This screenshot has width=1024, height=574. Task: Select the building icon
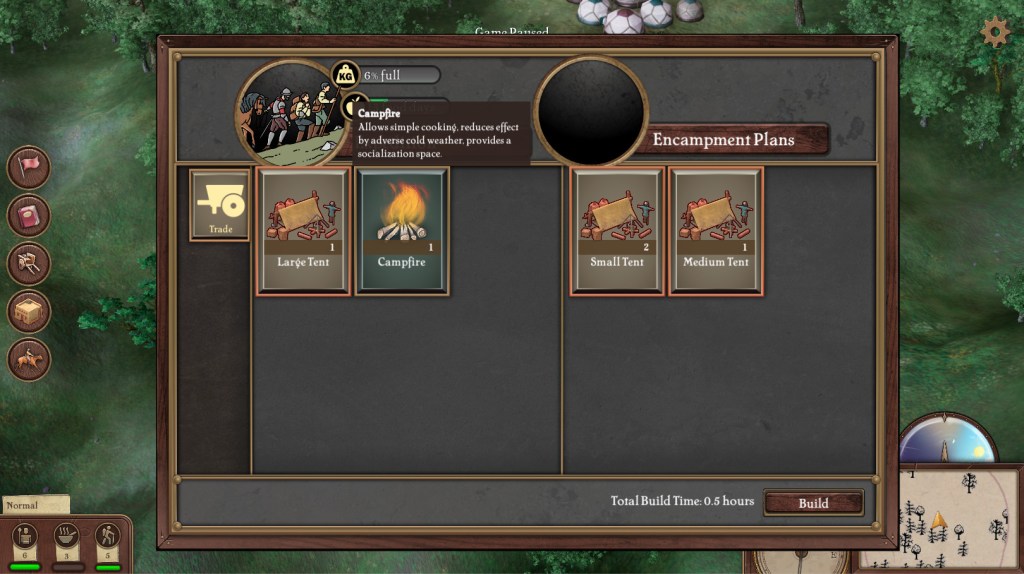(29, 311)
